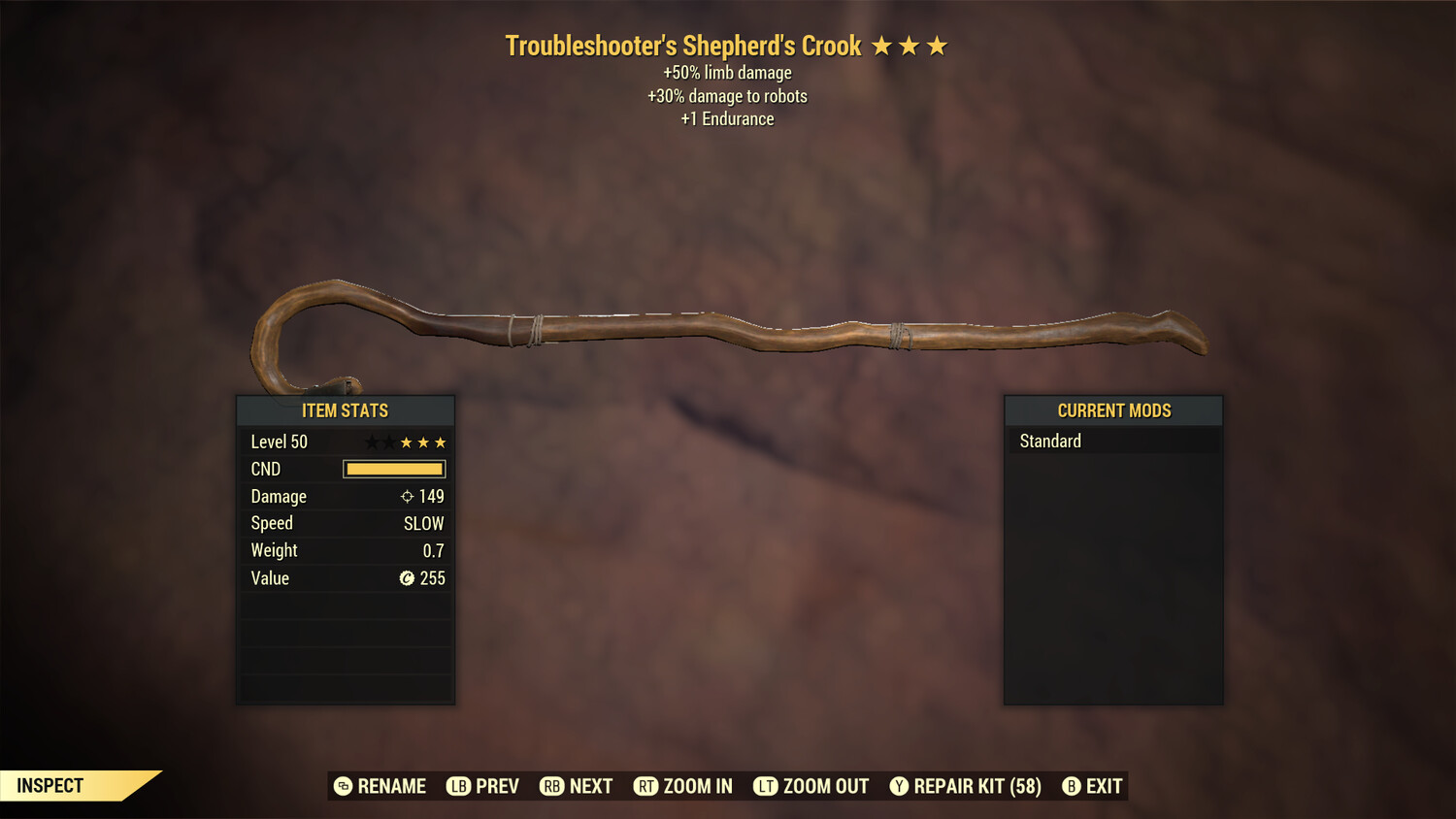The width and height of the screenshot is (1456, 819).
Task: Show the NEXT item
Action: click(577, 786)
